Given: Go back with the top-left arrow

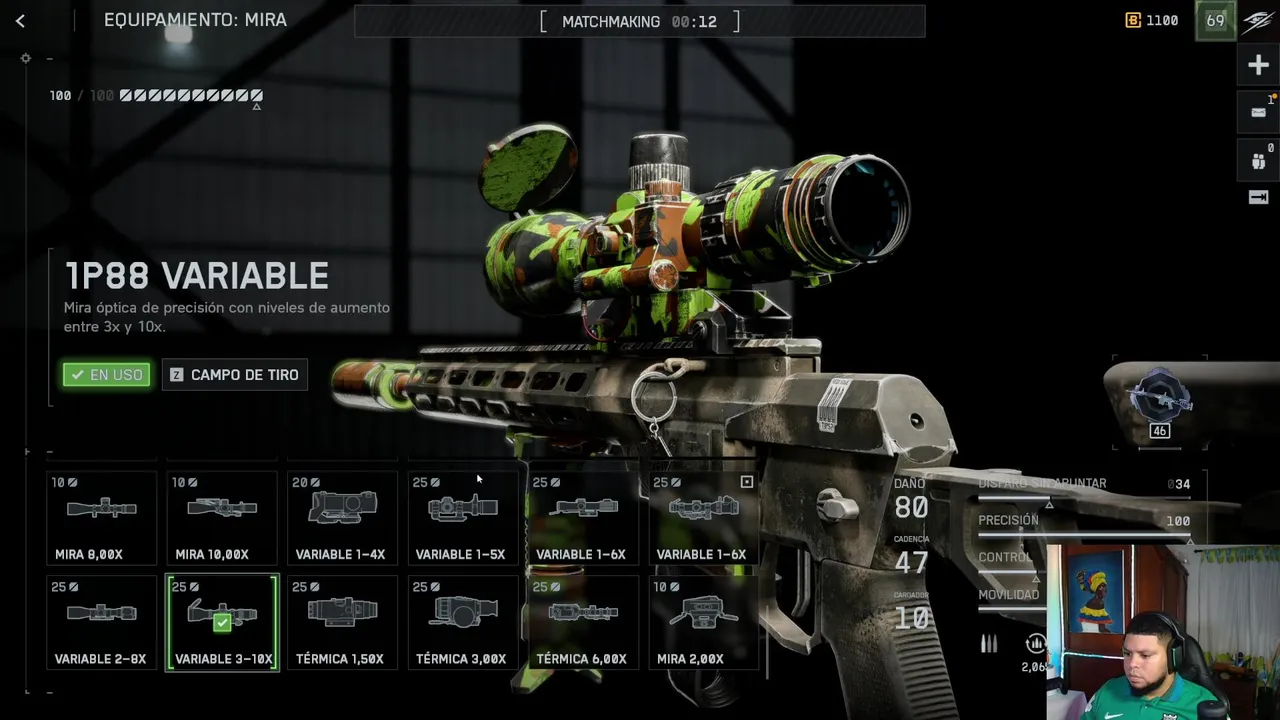Looking at the screenshot, I should 20,21.
